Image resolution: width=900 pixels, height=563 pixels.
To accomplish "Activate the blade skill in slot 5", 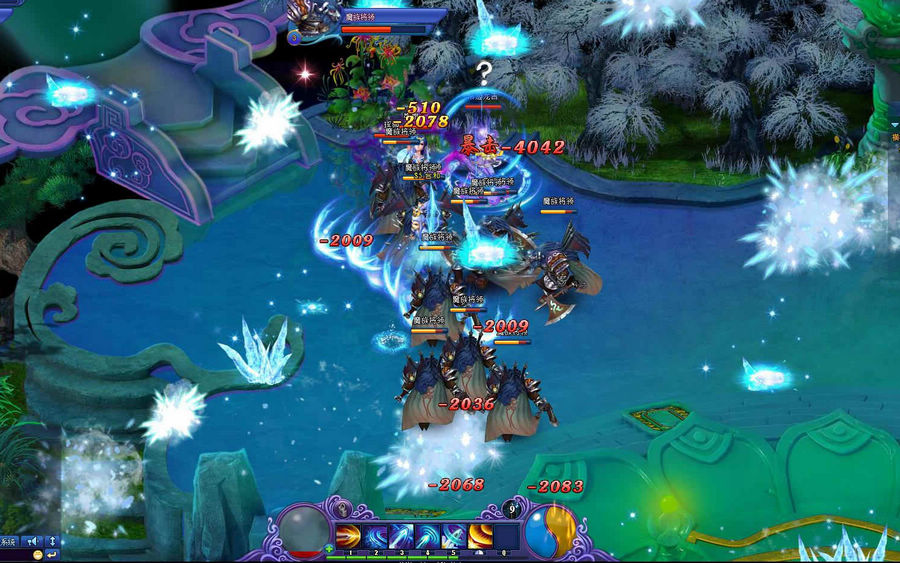I will coord(453,535).
